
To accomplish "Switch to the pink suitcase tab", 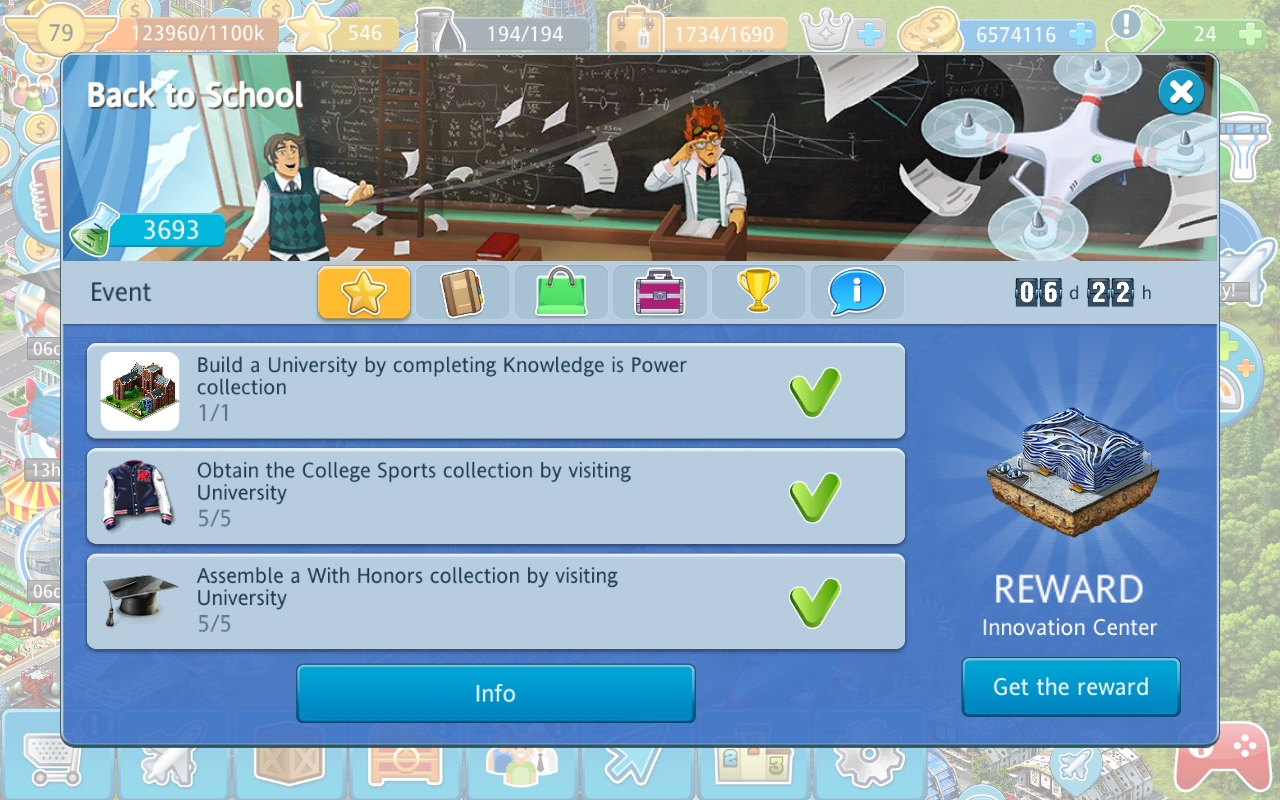I will coord(659,292).
